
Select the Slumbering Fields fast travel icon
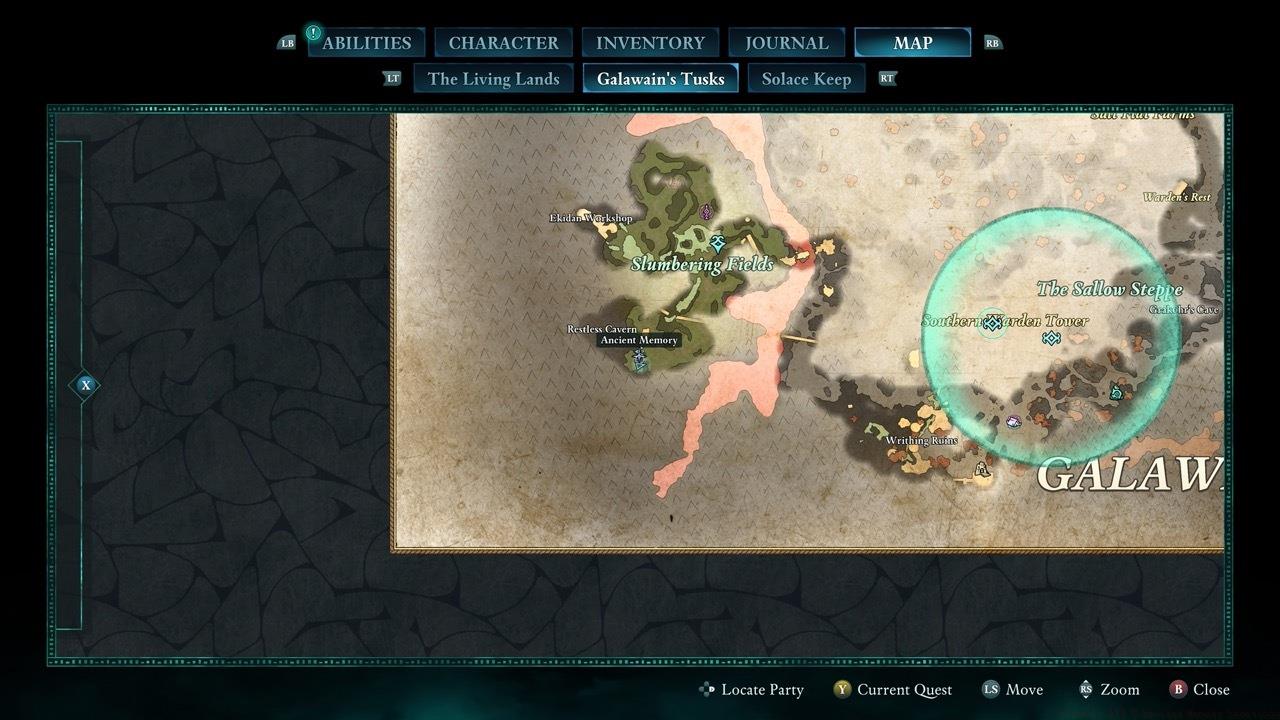[716, 242]
